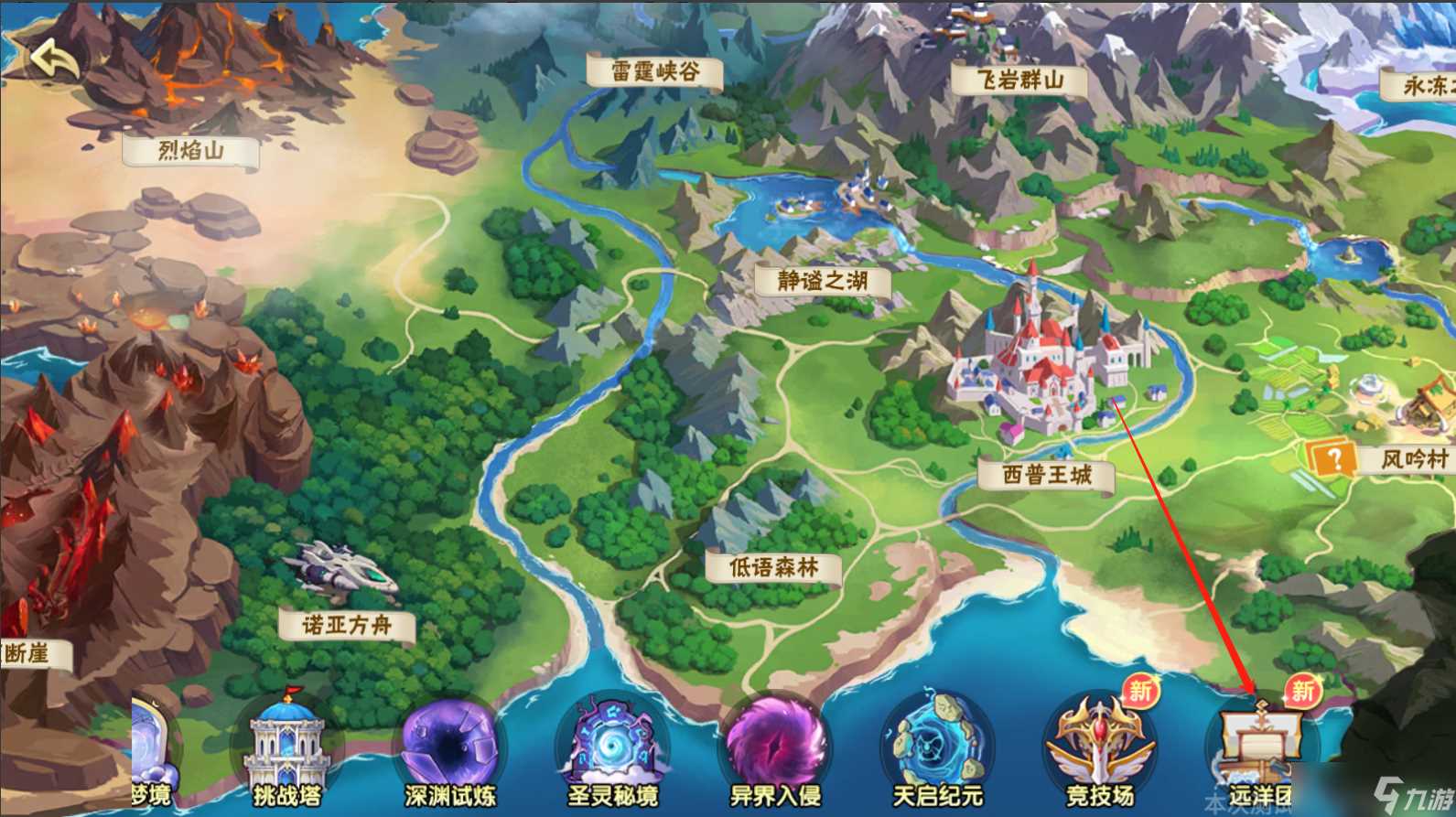
Task: Open the 挑战塔 challenge tower icon
Action: point(288,743)
